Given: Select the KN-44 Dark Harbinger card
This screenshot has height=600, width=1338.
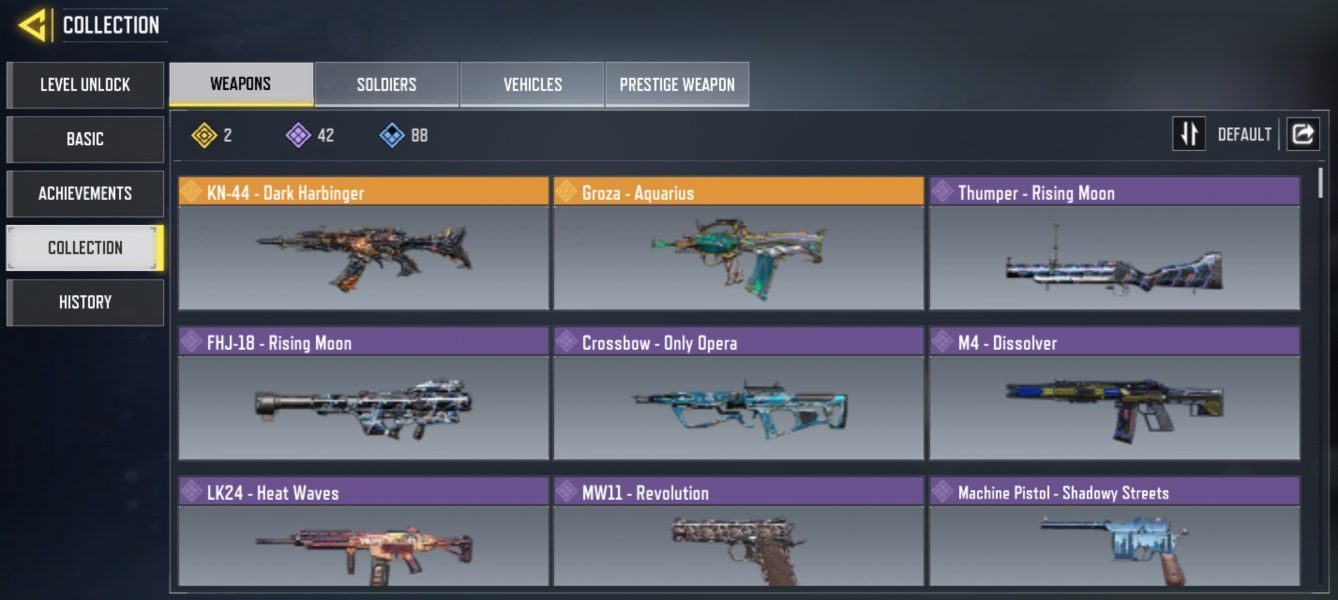Looking at the screenshot, I should coord(363,244).
